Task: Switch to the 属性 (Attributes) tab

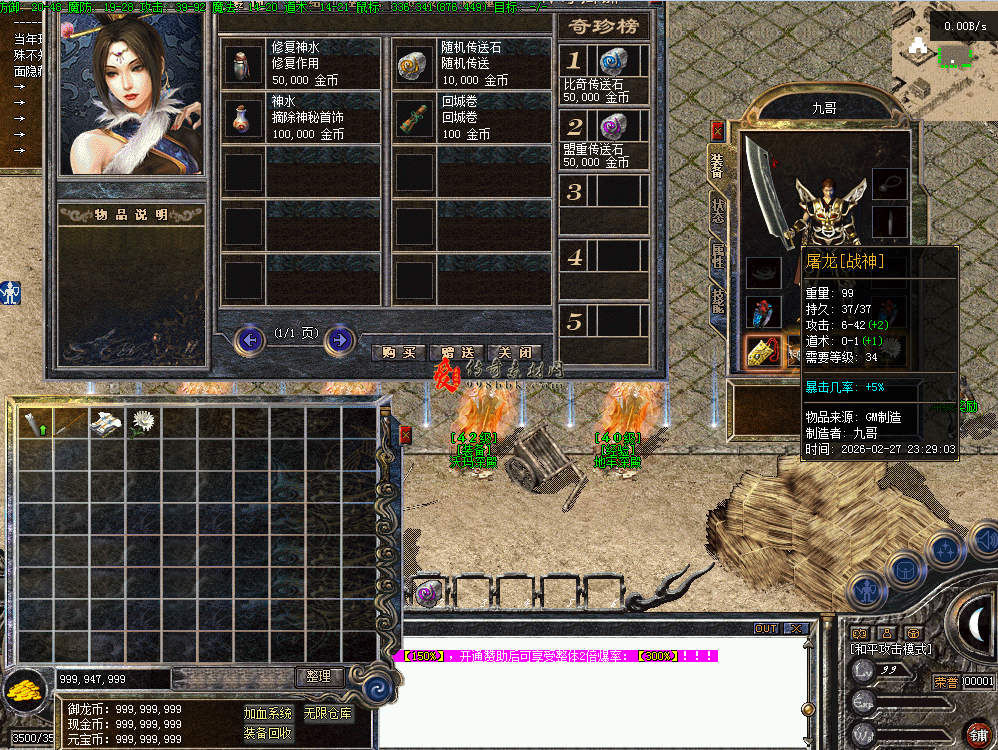Action: [718, 255]
